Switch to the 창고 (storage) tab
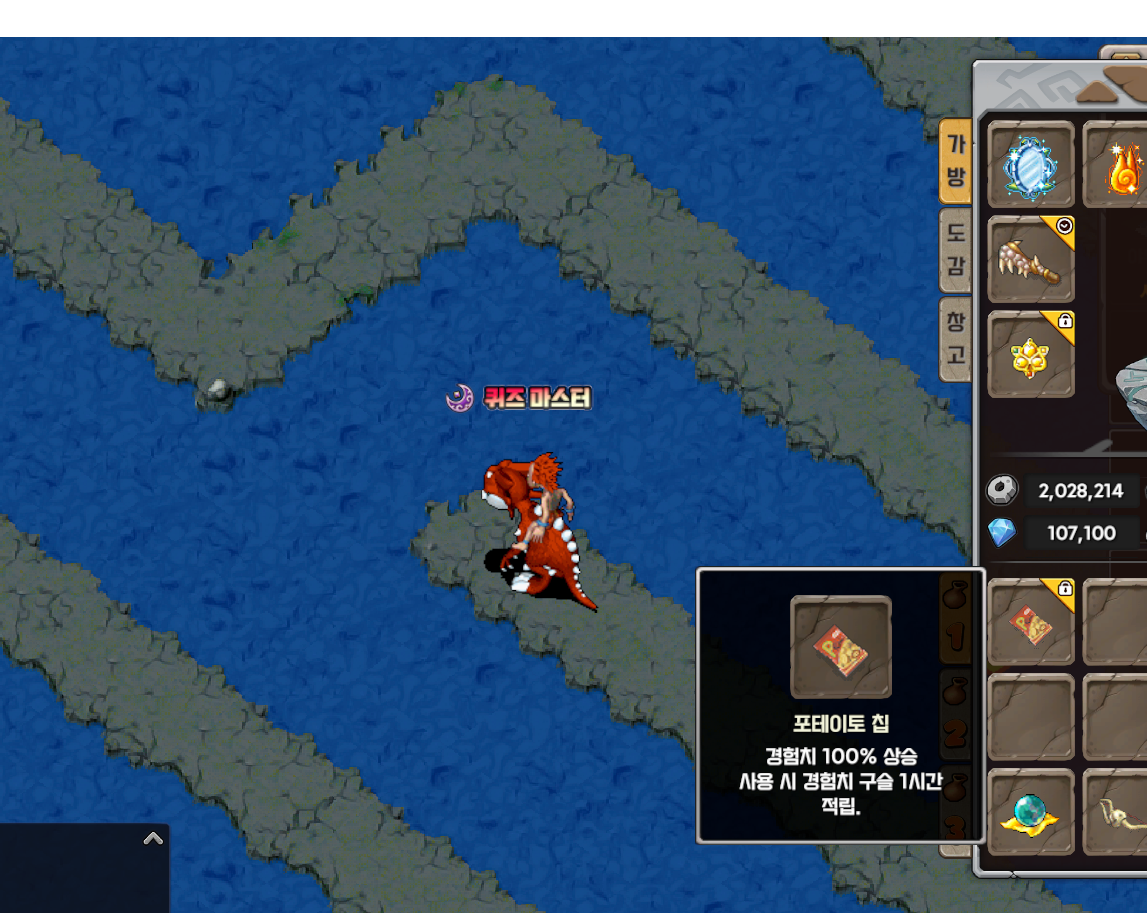Image resolution: width=1147 pixels, height=913 pixels. (957, 338)
